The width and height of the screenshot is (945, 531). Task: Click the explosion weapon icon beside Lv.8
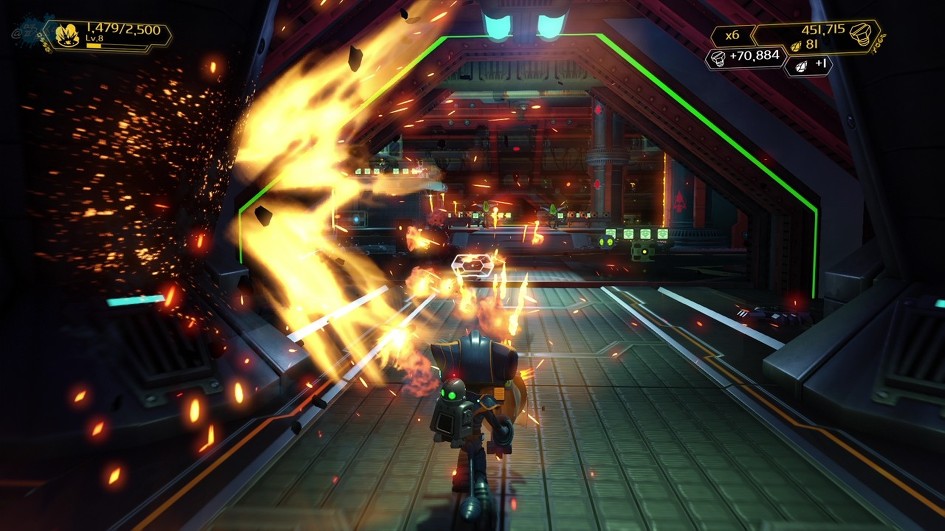[65, 36]
